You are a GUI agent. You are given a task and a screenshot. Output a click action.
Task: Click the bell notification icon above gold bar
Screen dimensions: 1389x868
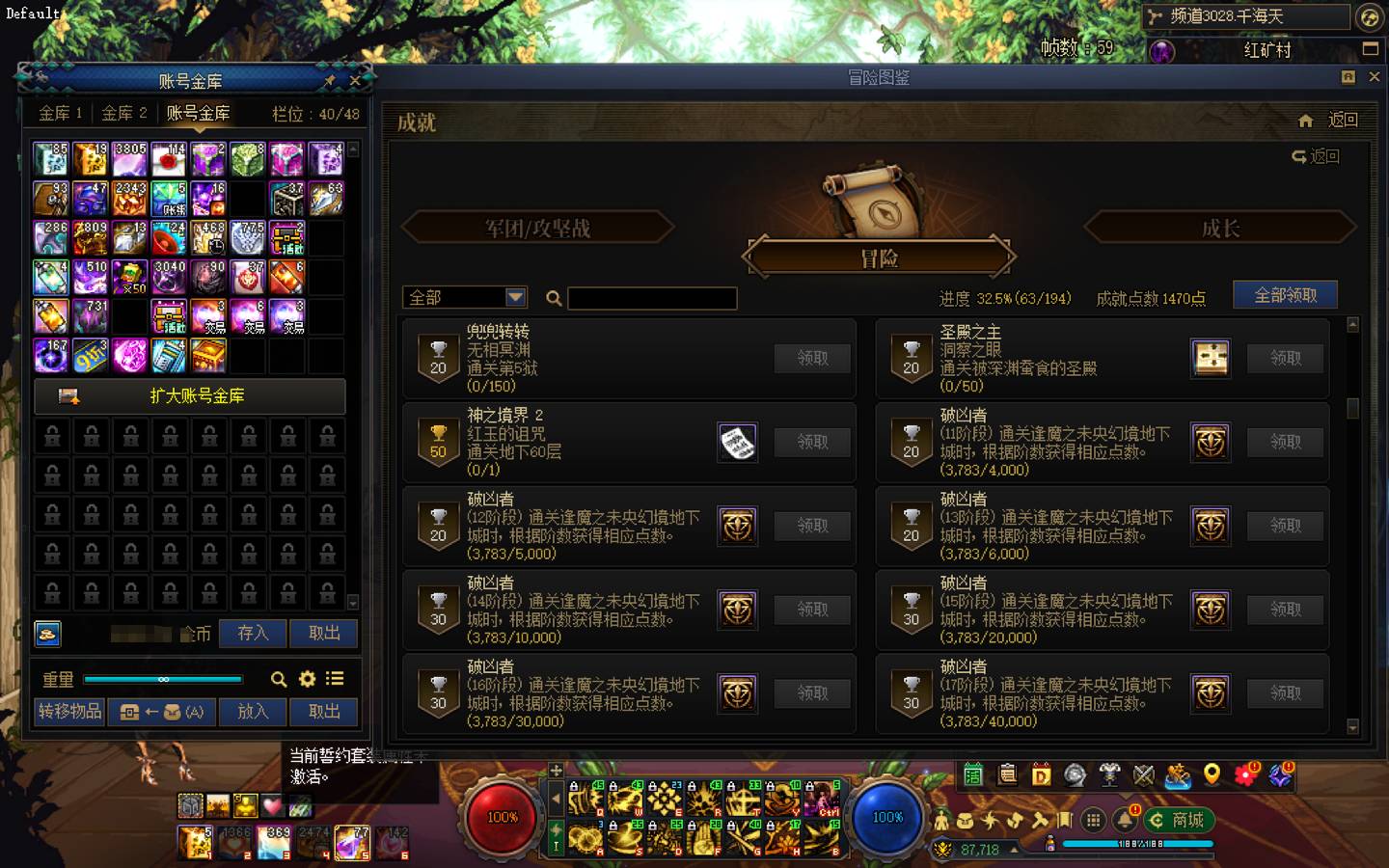(1124, 822)
